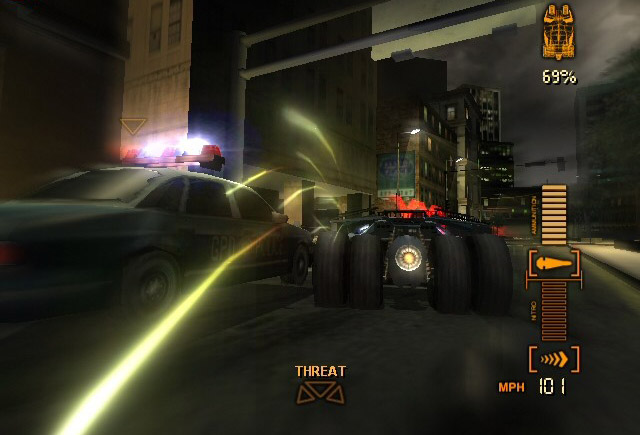Click the Threat indicator icon
Image resolution: width=640 pixels, height=435 pixels.
(x=320, y=393)
